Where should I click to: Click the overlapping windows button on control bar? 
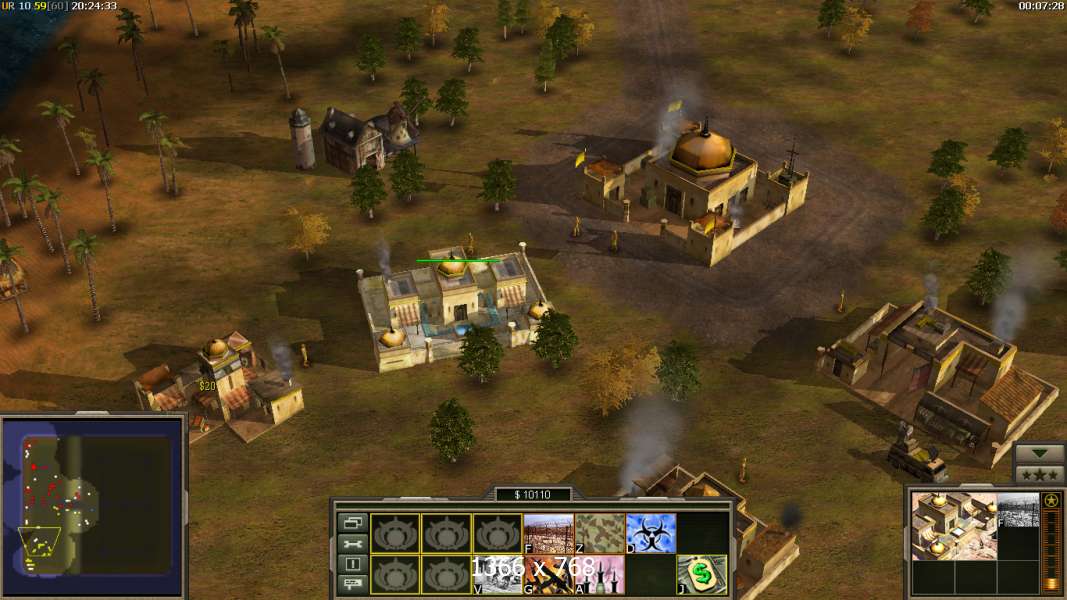click(350, 523)
